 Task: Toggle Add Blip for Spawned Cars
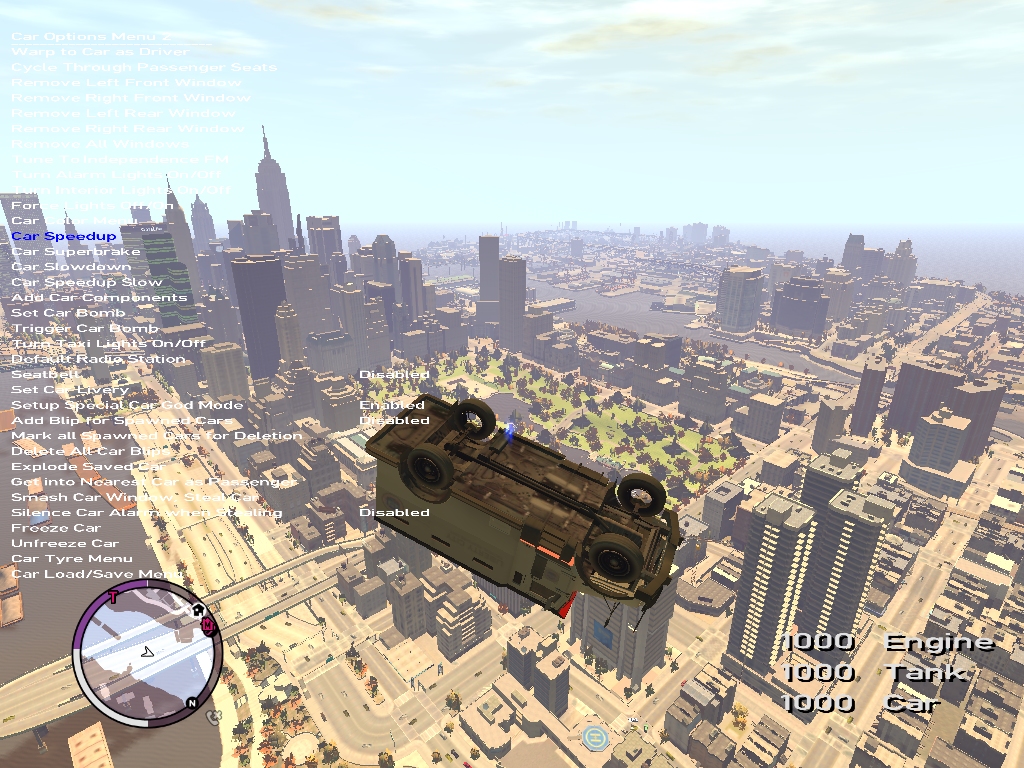pyautogui.click(x=122, y=420)
